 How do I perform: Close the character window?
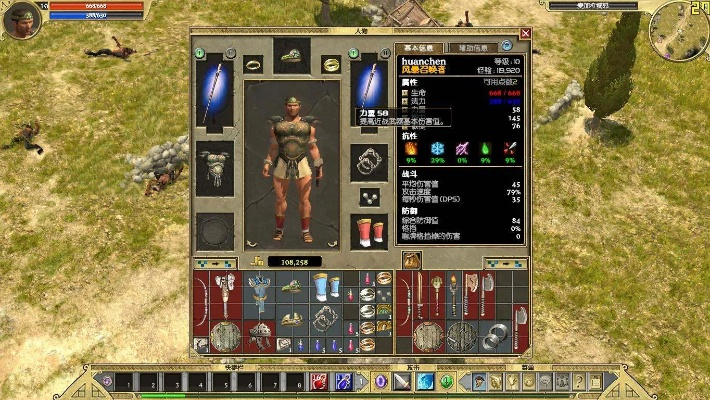[x=525, y=33]
